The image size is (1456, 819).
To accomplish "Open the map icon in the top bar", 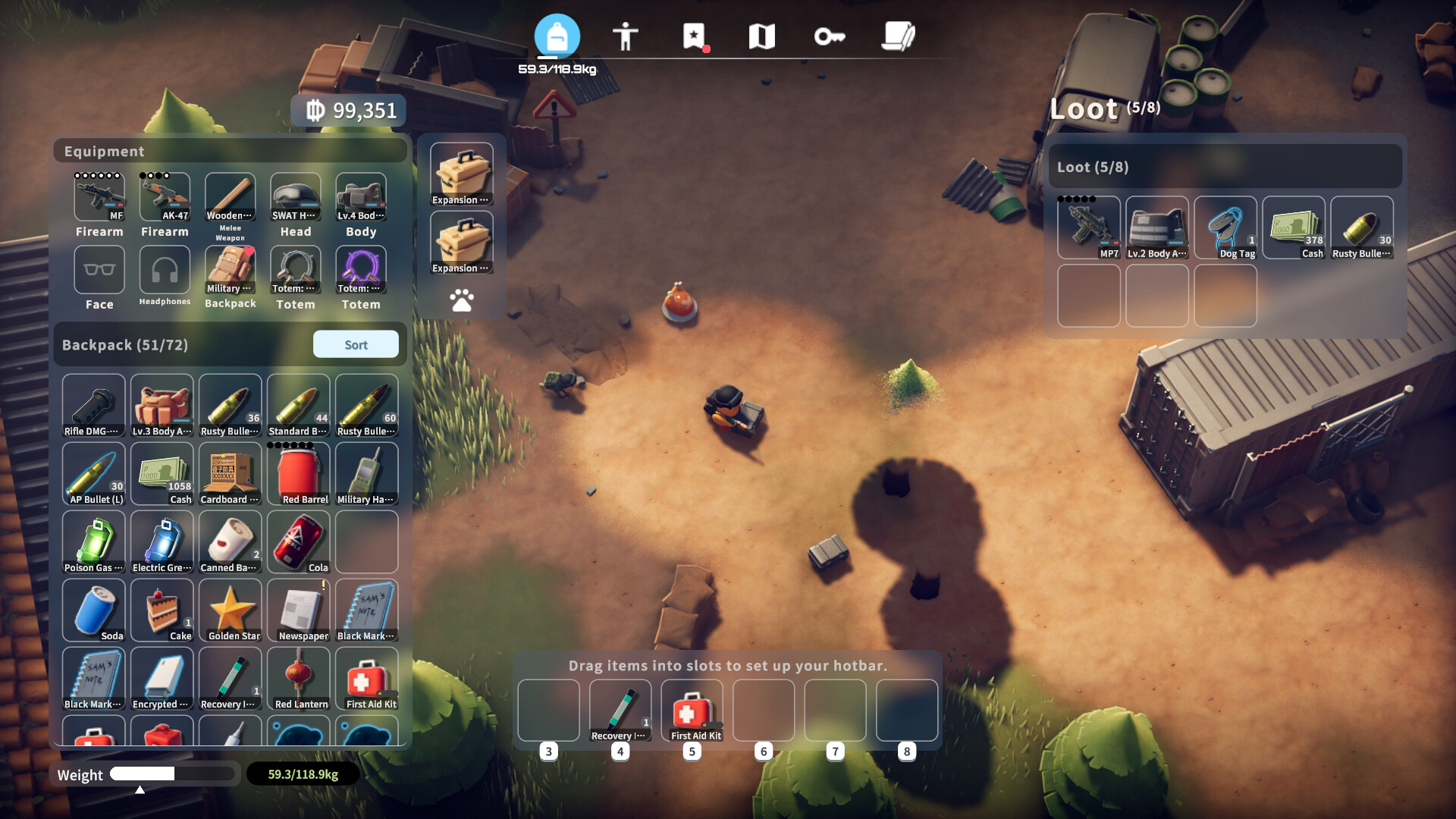I will click(763, 36).
